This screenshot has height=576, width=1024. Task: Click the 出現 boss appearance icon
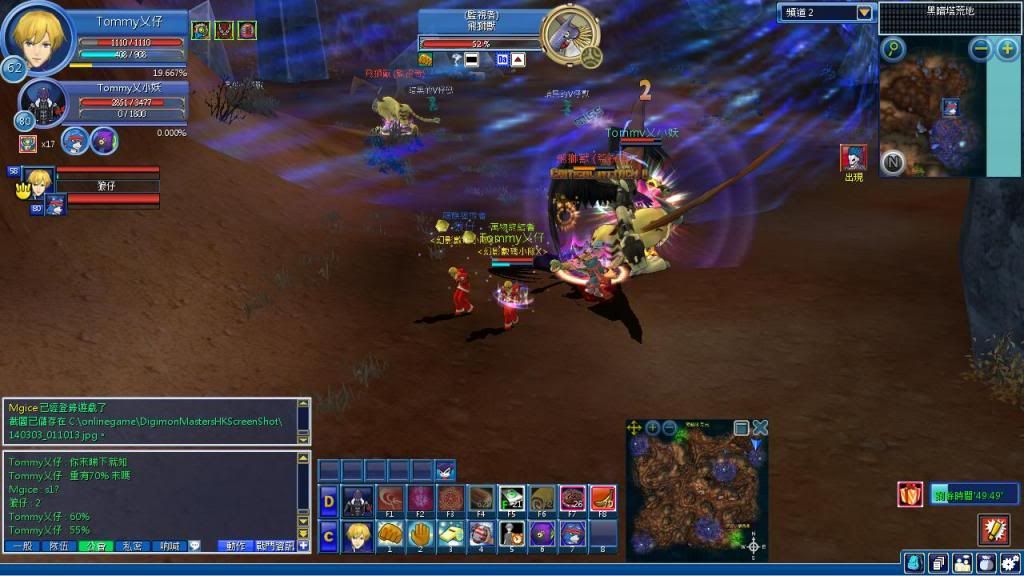(x=853, y=158)
